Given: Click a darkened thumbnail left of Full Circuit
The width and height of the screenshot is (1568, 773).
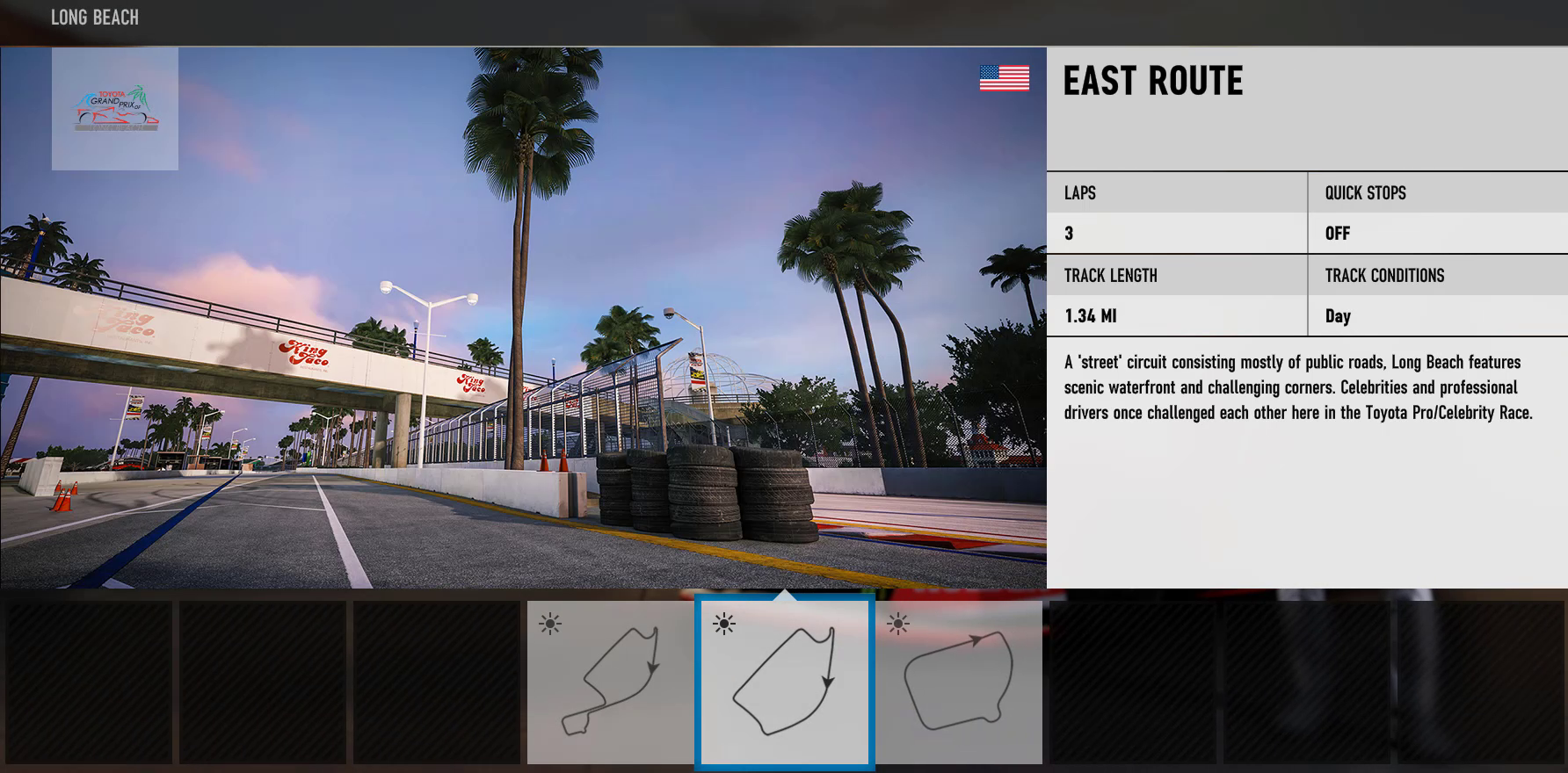Looking at the screenshot, I should [x=437, y=683].
